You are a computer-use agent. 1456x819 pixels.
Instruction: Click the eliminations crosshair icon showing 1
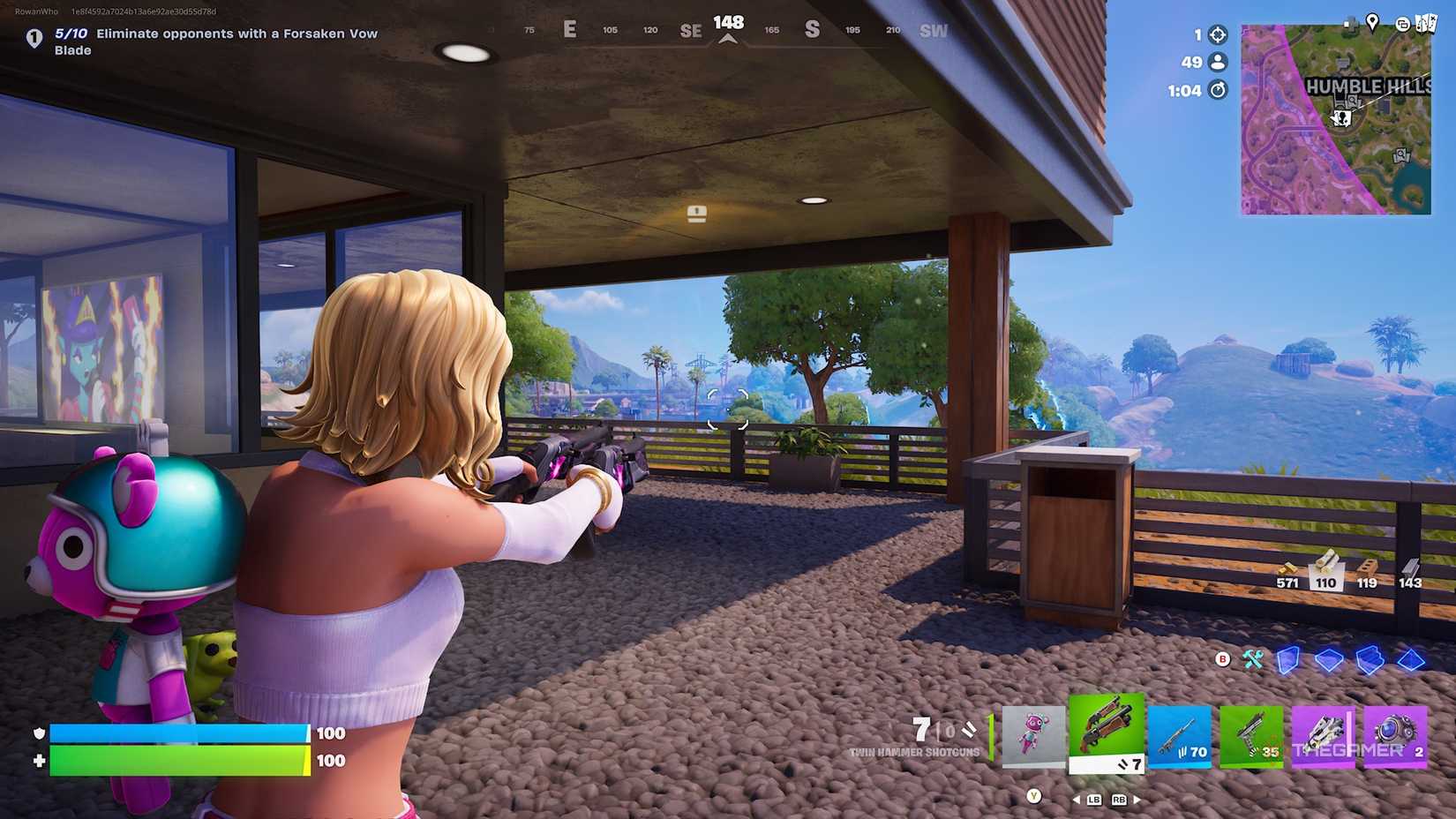coord(1216,34)
